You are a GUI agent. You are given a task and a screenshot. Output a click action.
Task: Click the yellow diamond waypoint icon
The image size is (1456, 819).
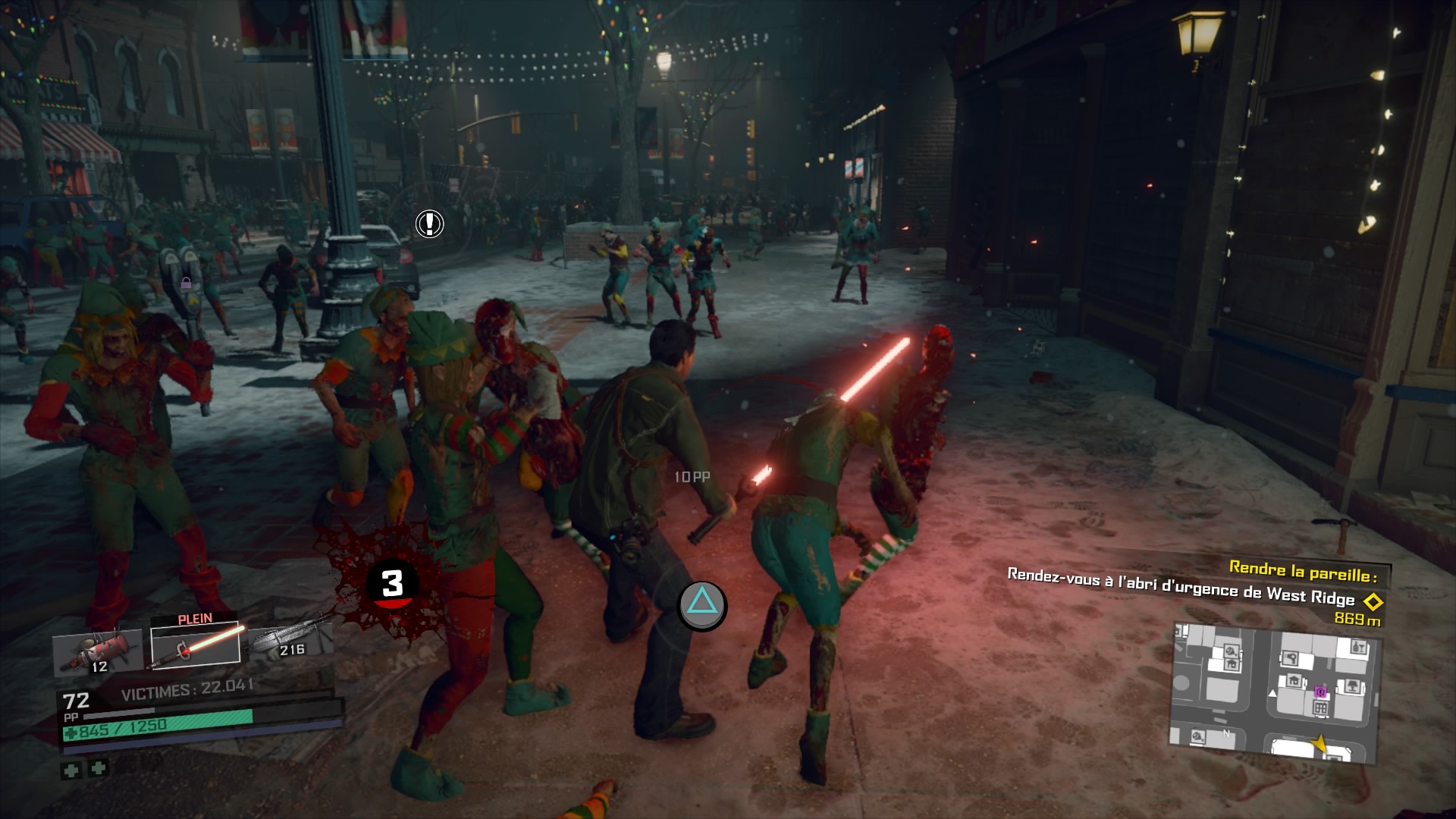[x=1373, y=602]
